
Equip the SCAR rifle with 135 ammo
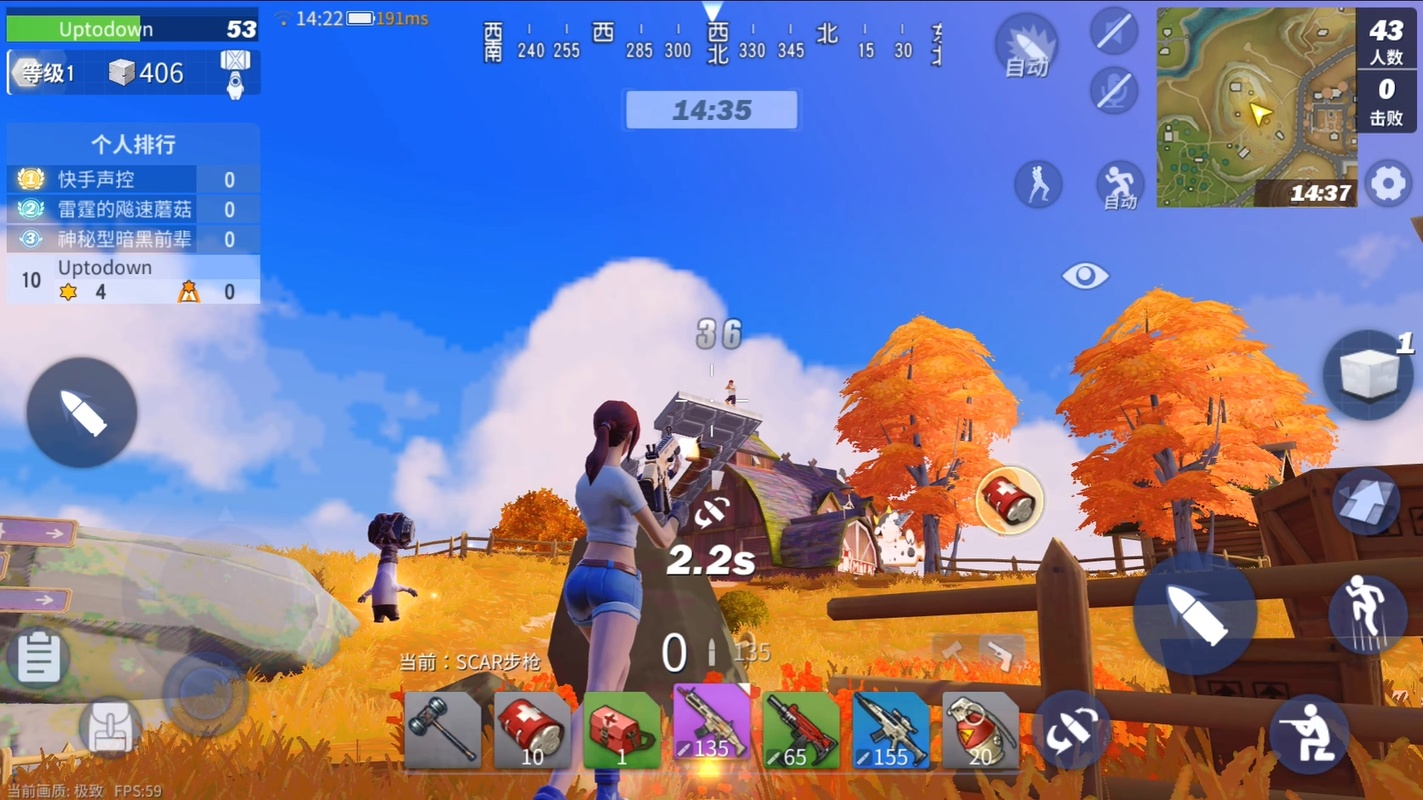(x=711, y=727)
